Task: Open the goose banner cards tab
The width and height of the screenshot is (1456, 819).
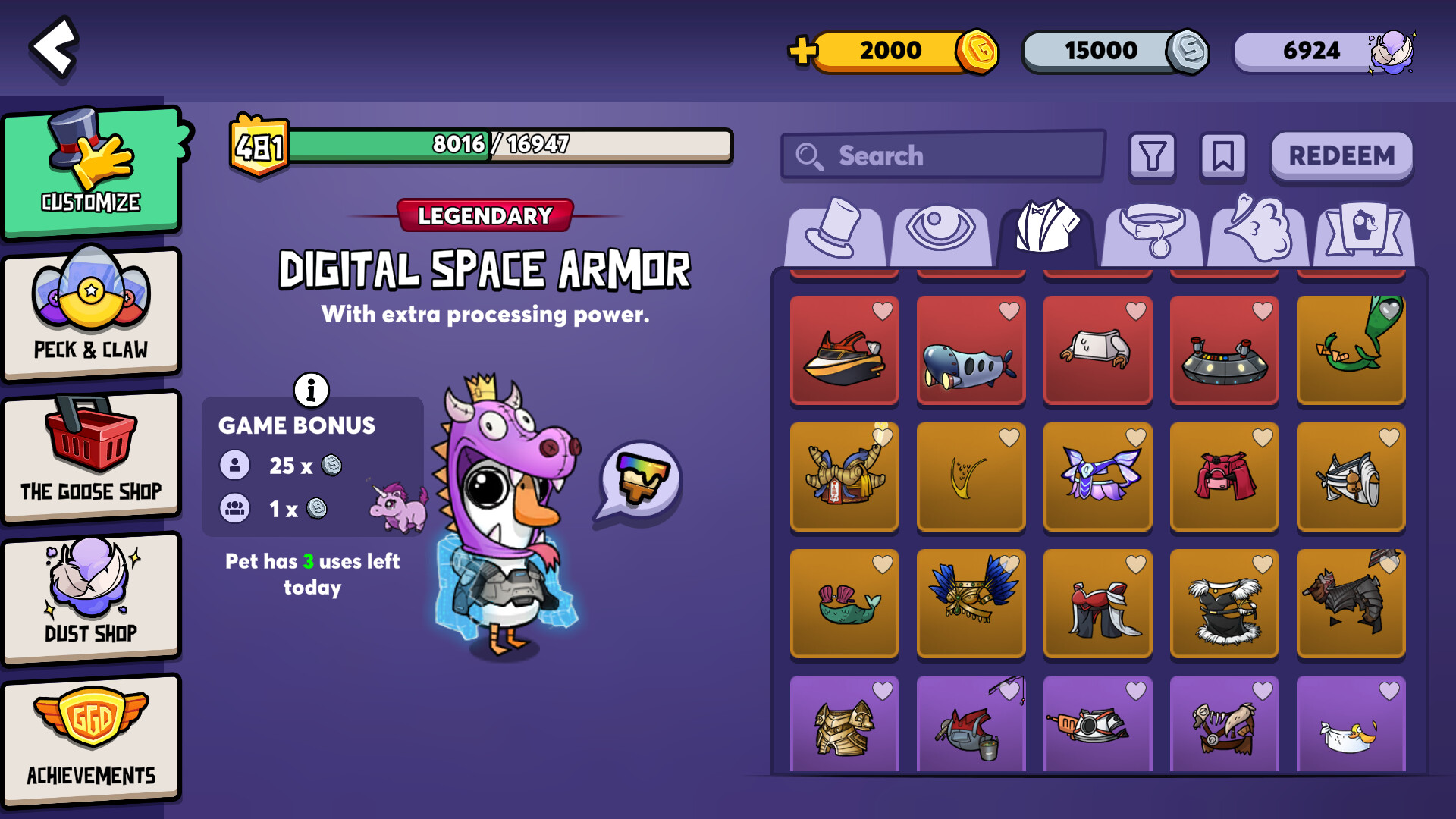Action: pyautogui.click(x=1363, y=231)
